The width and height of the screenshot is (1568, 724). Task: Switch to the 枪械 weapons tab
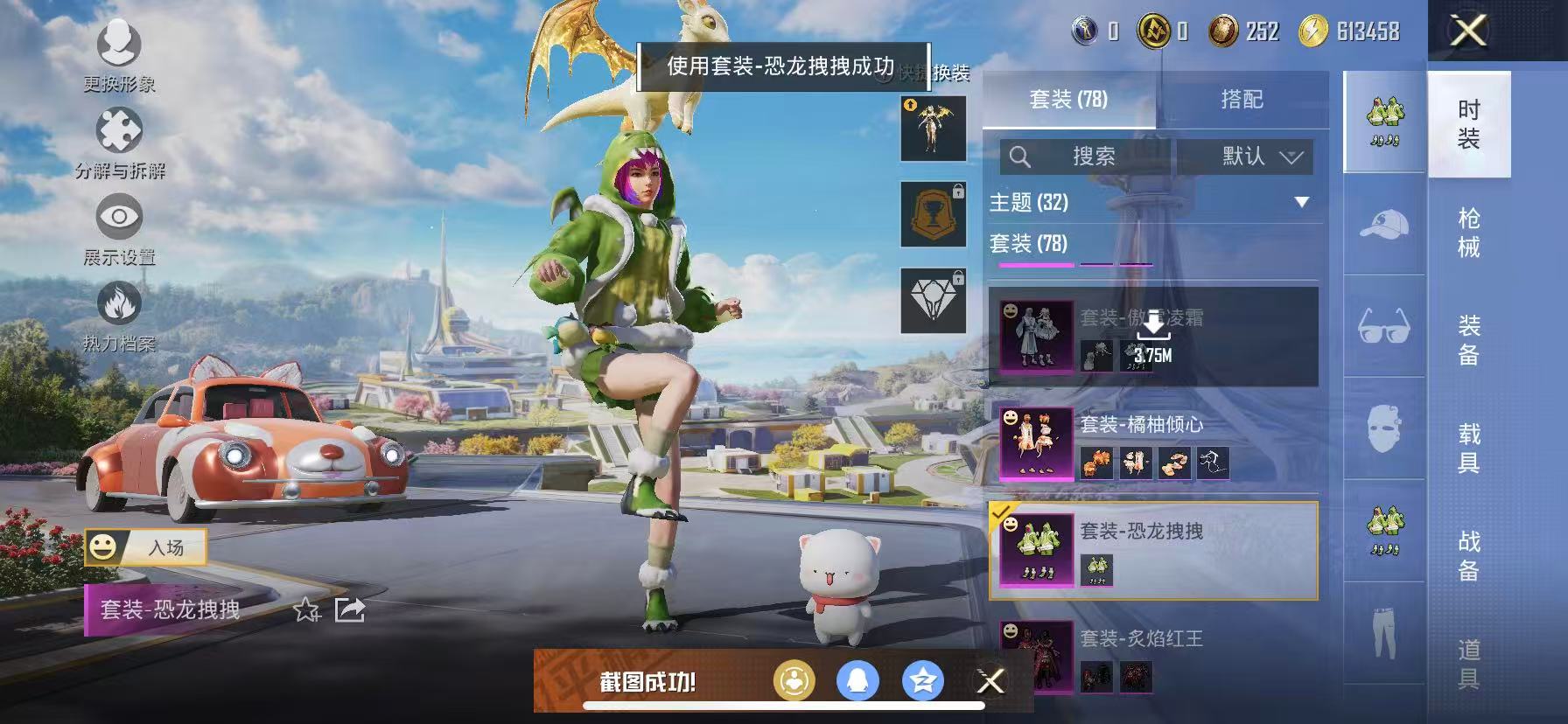point(1467,232)
